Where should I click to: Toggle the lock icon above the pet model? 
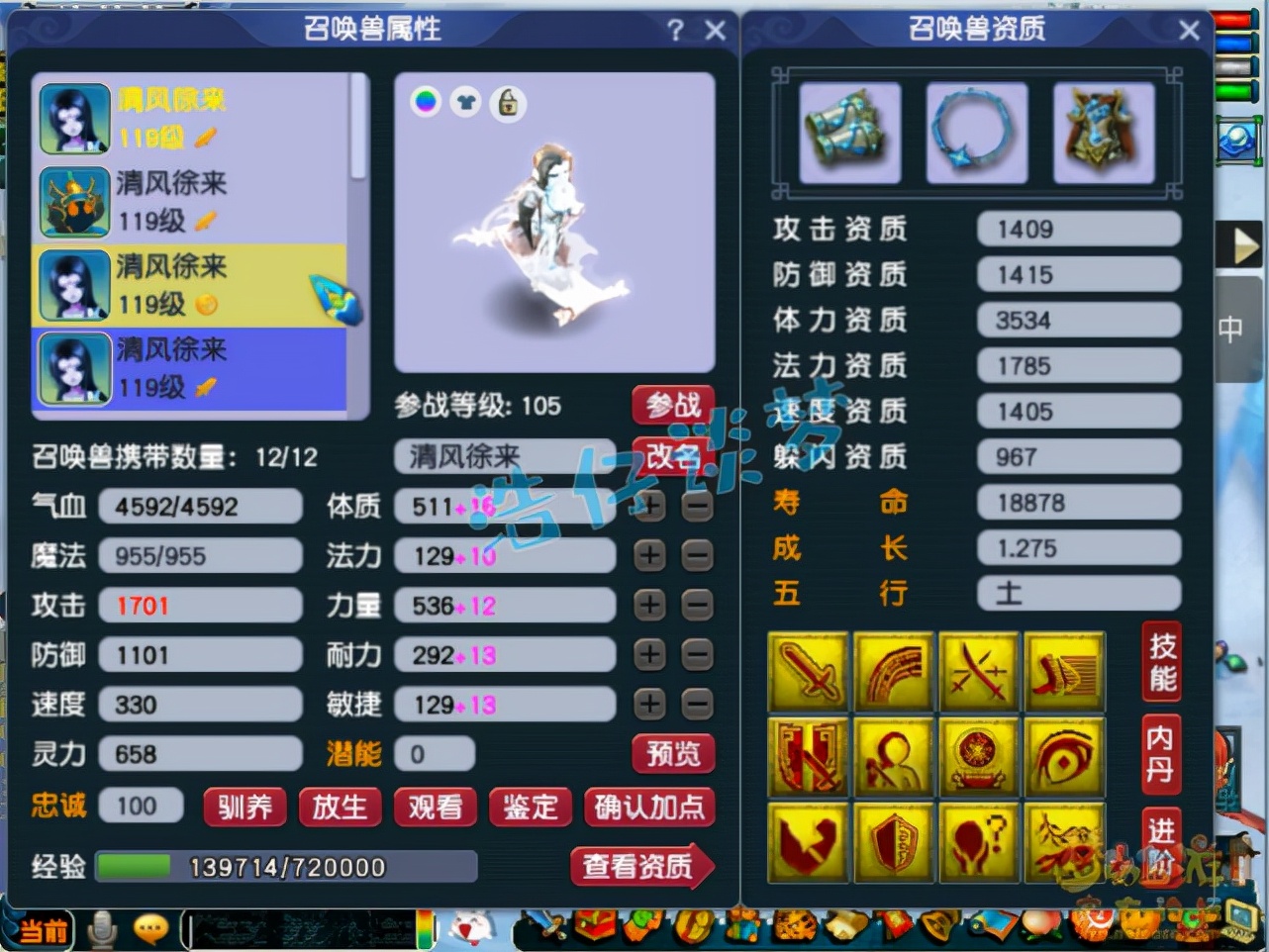[x=508, y=103]
